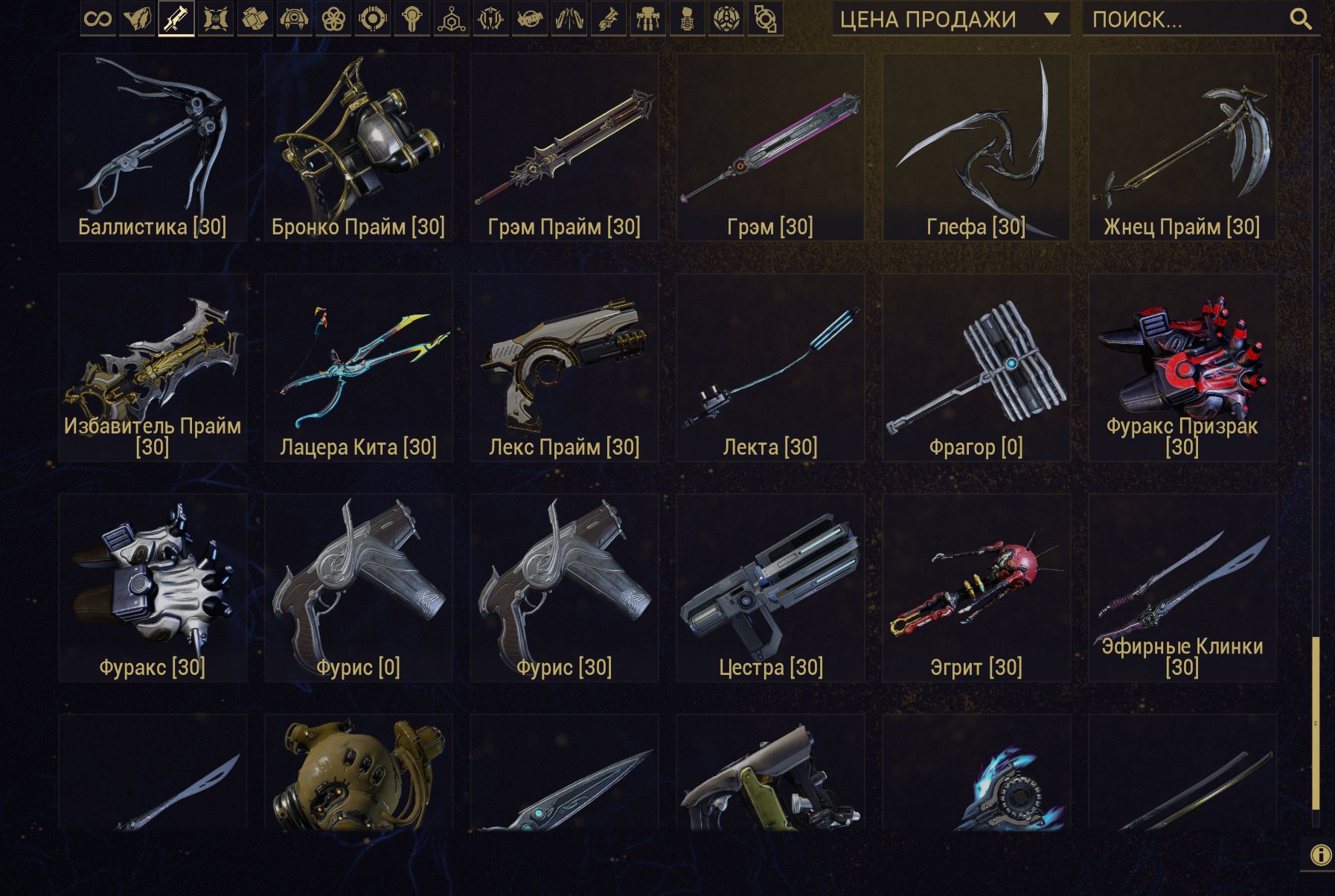
Task: Open the sort dropdown labeled ЦЕНА ПРОДАЖИ
Action: point(950,19)
